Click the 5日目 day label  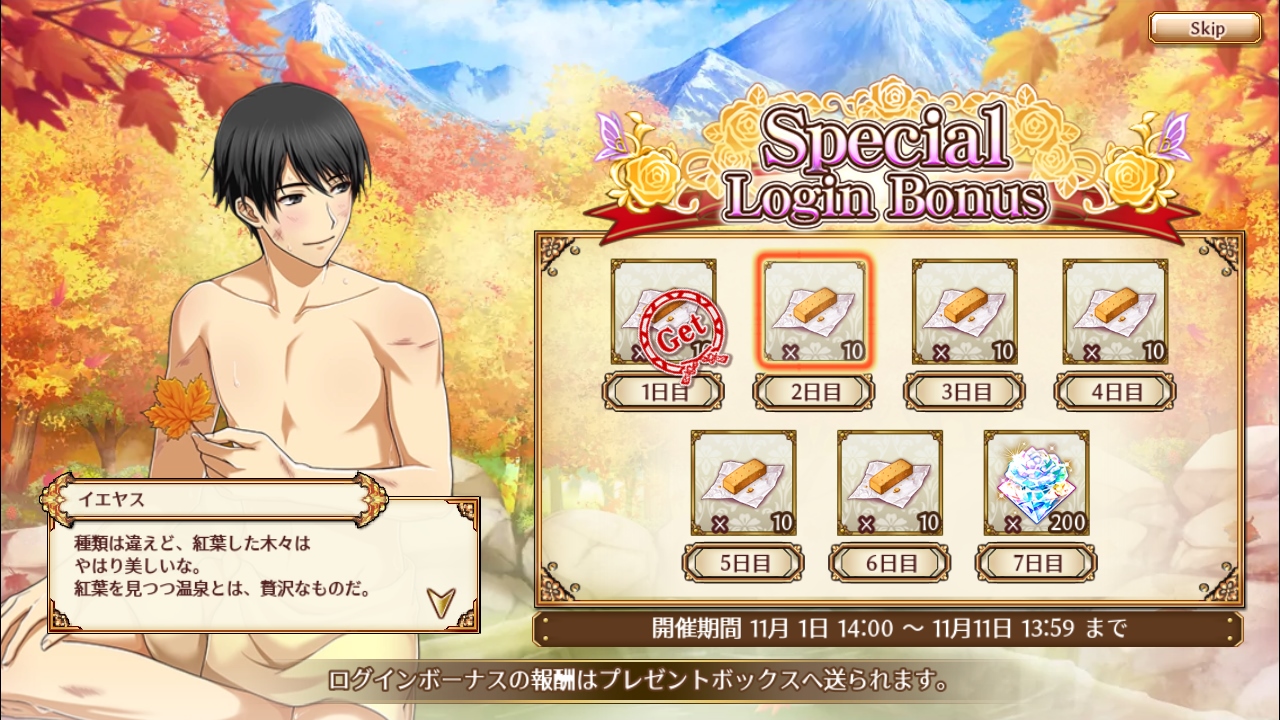743,563
